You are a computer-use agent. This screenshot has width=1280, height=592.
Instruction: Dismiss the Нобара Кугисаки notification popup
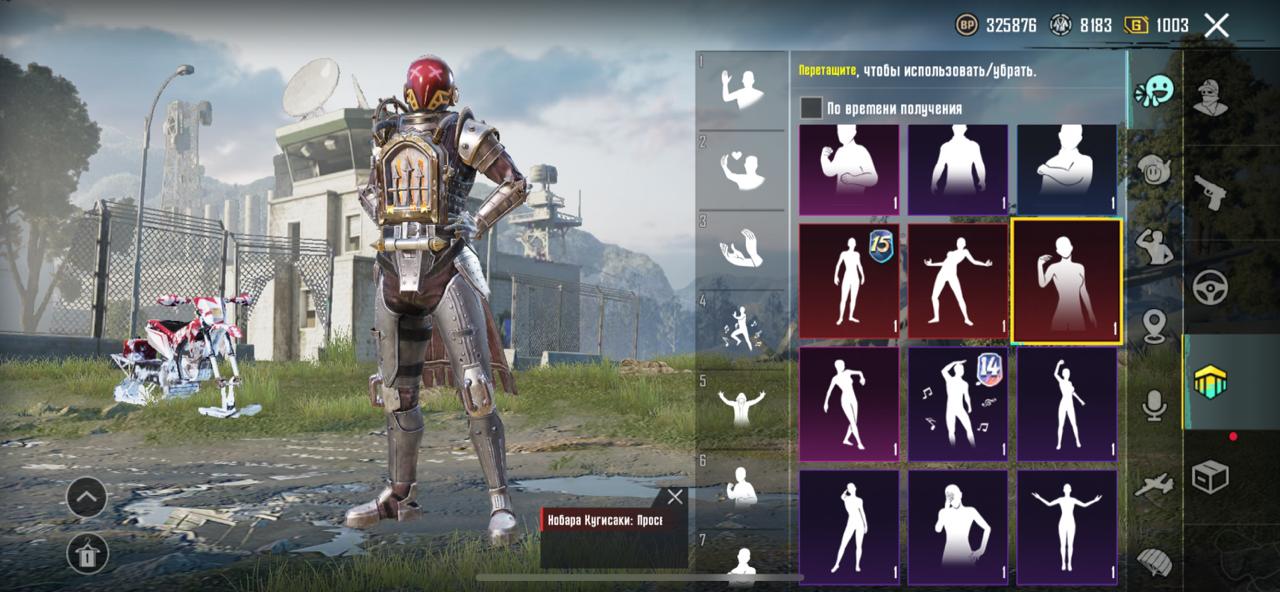coord(675,497)
